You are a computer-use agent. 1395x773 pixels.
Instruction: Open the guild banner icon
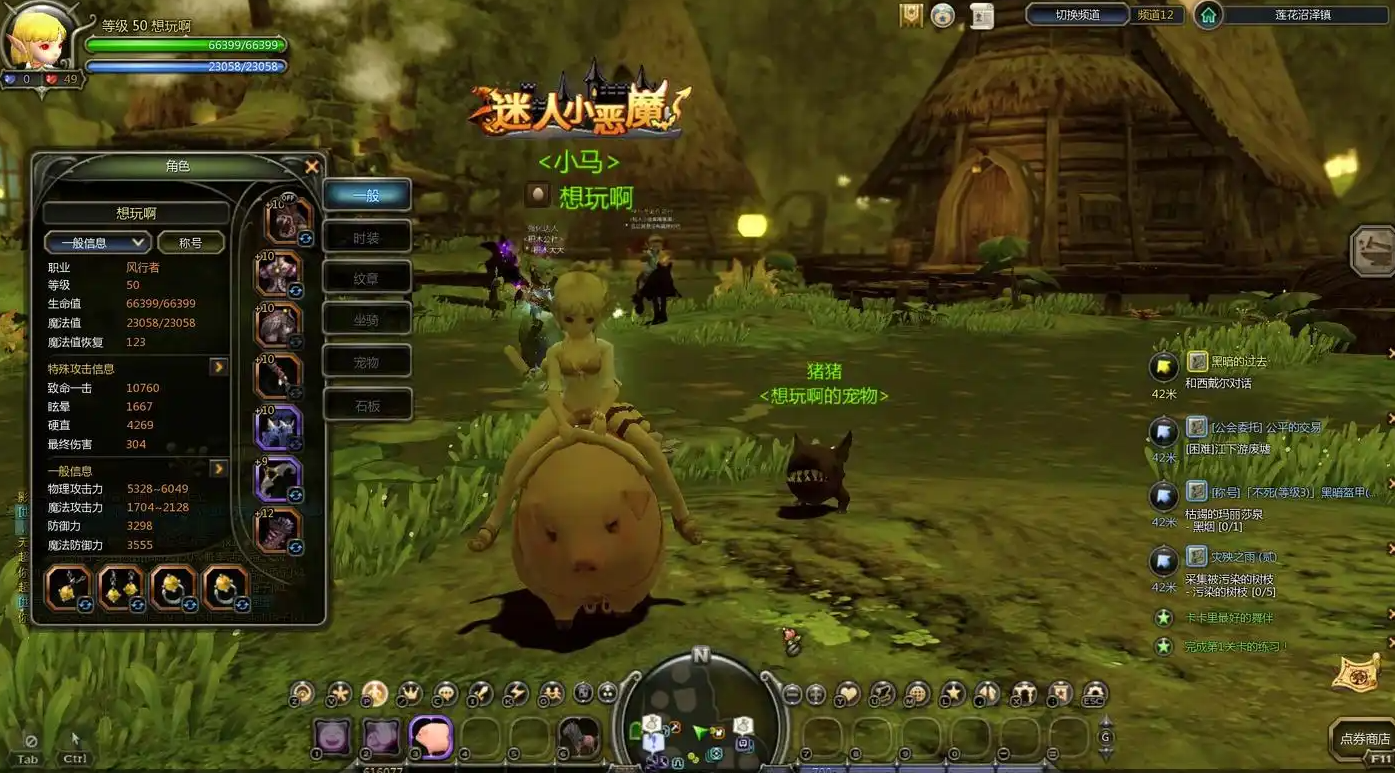click(911, 15)
